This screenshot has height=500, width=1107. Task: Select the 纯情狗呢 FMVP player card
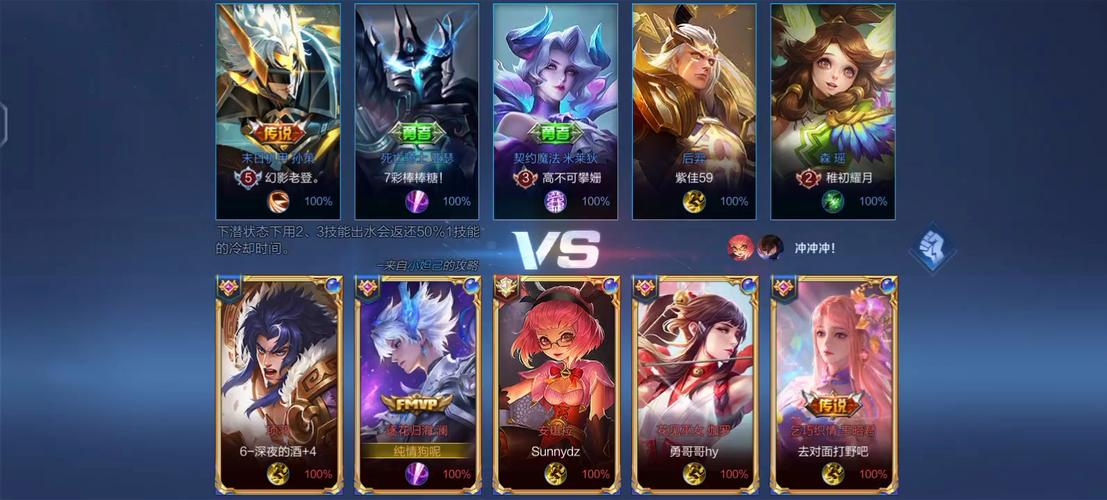416,385
